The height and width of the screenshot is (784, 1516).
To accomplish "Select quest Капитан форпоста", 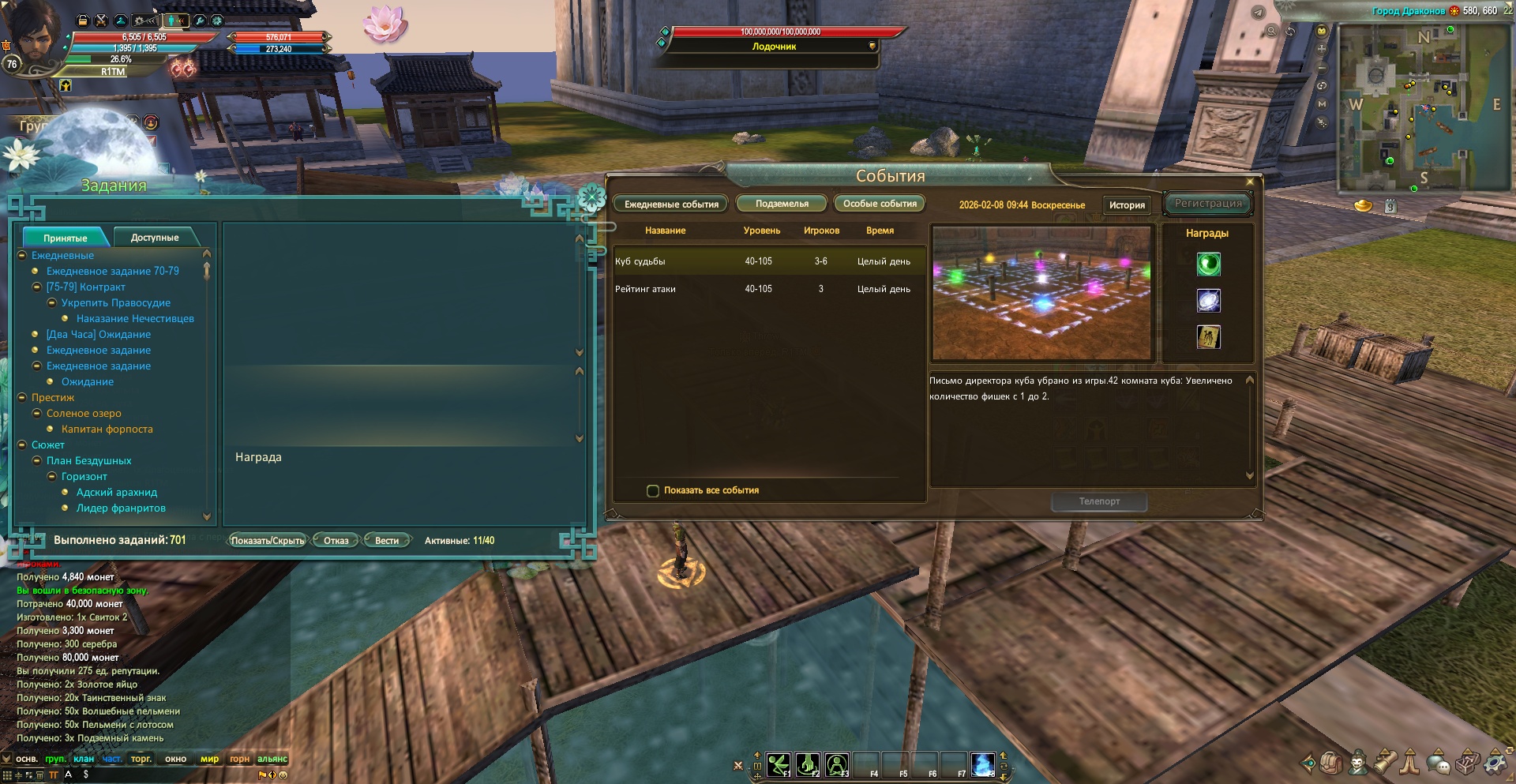I will (107, 430).
